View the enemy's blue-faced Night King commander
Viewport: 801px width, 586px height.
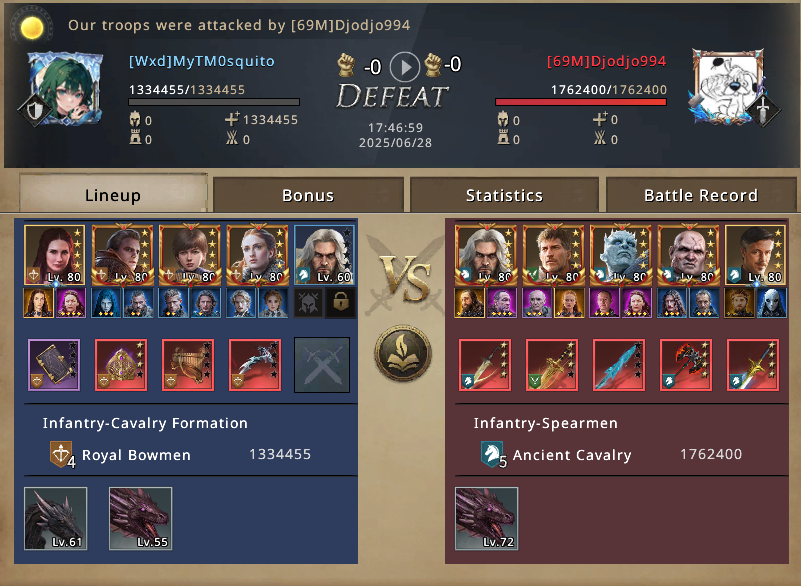620,254
